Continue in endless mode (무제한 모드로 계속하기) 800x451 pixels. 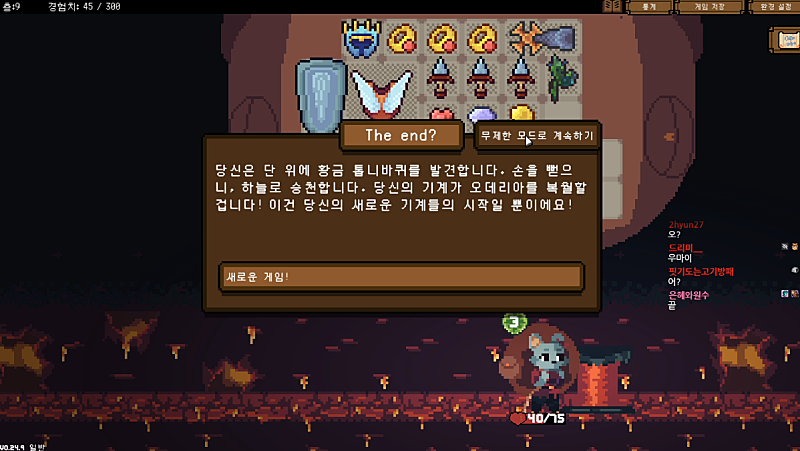point(537,135)
